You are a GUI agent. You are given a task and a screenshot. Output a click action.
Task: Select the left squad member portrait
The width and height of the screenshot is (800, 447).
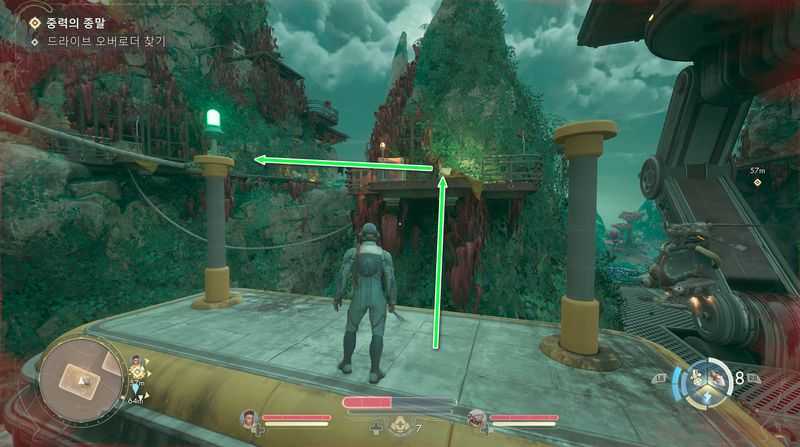249,417
